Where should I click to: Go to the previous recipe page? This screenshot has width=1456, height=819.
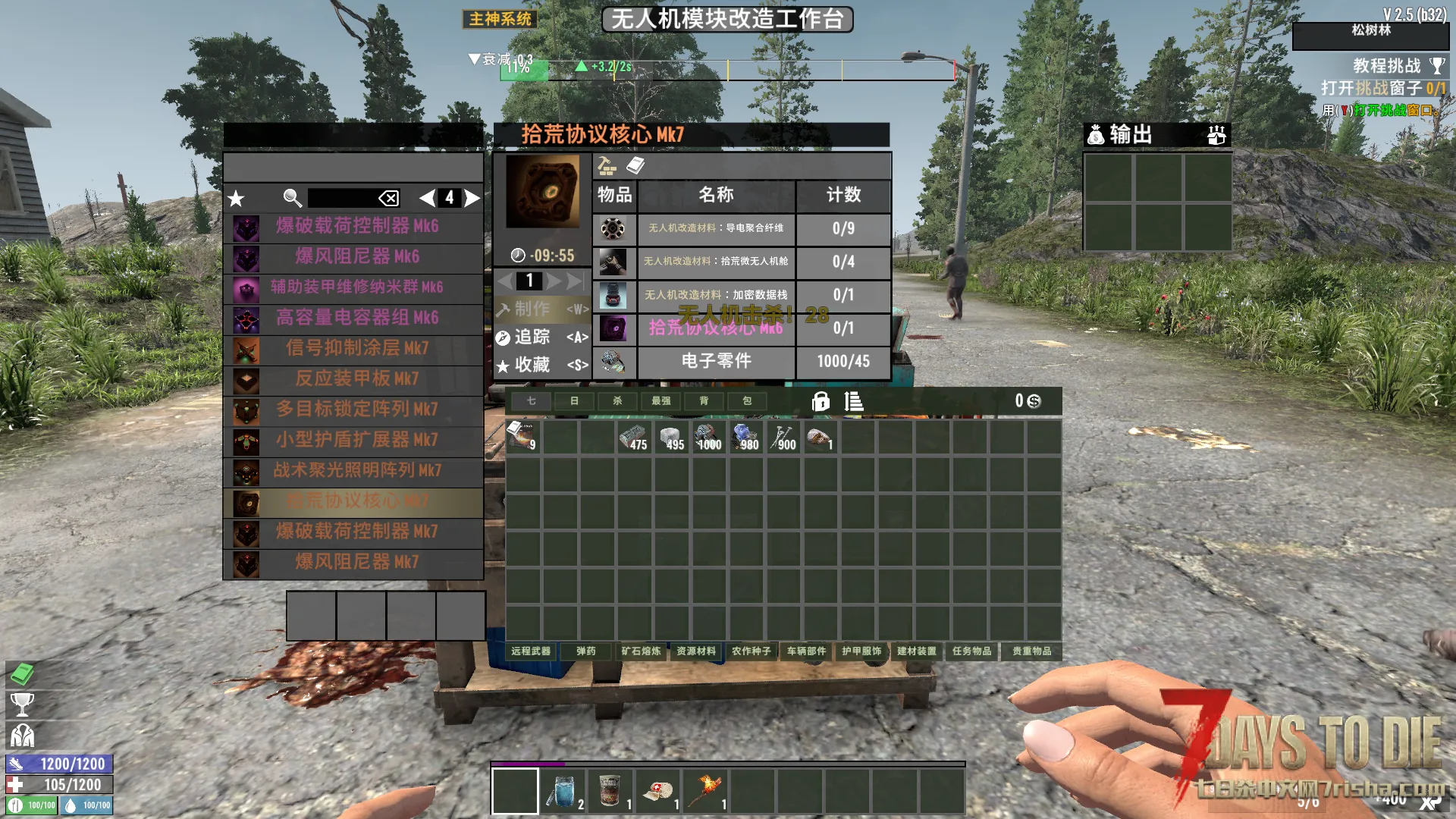pos(427,198)
